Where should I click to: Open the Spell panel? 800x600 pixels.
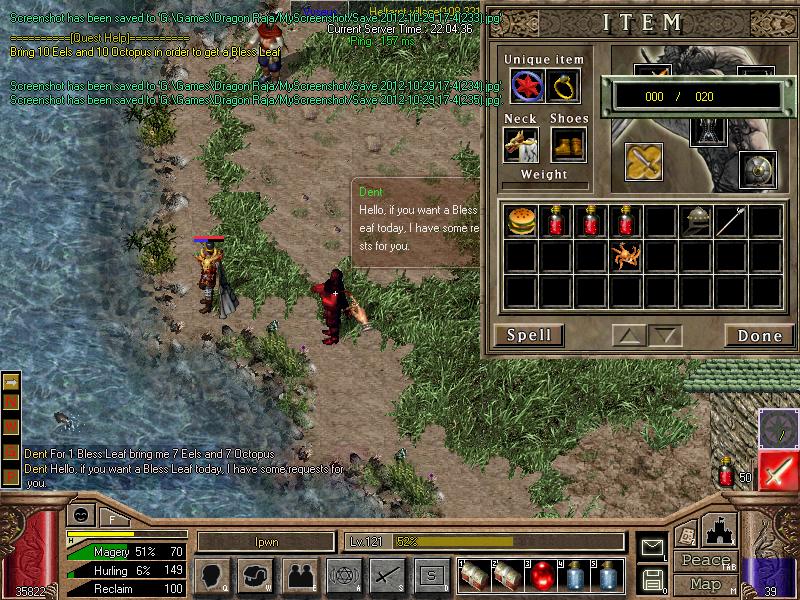pos(528,336)
